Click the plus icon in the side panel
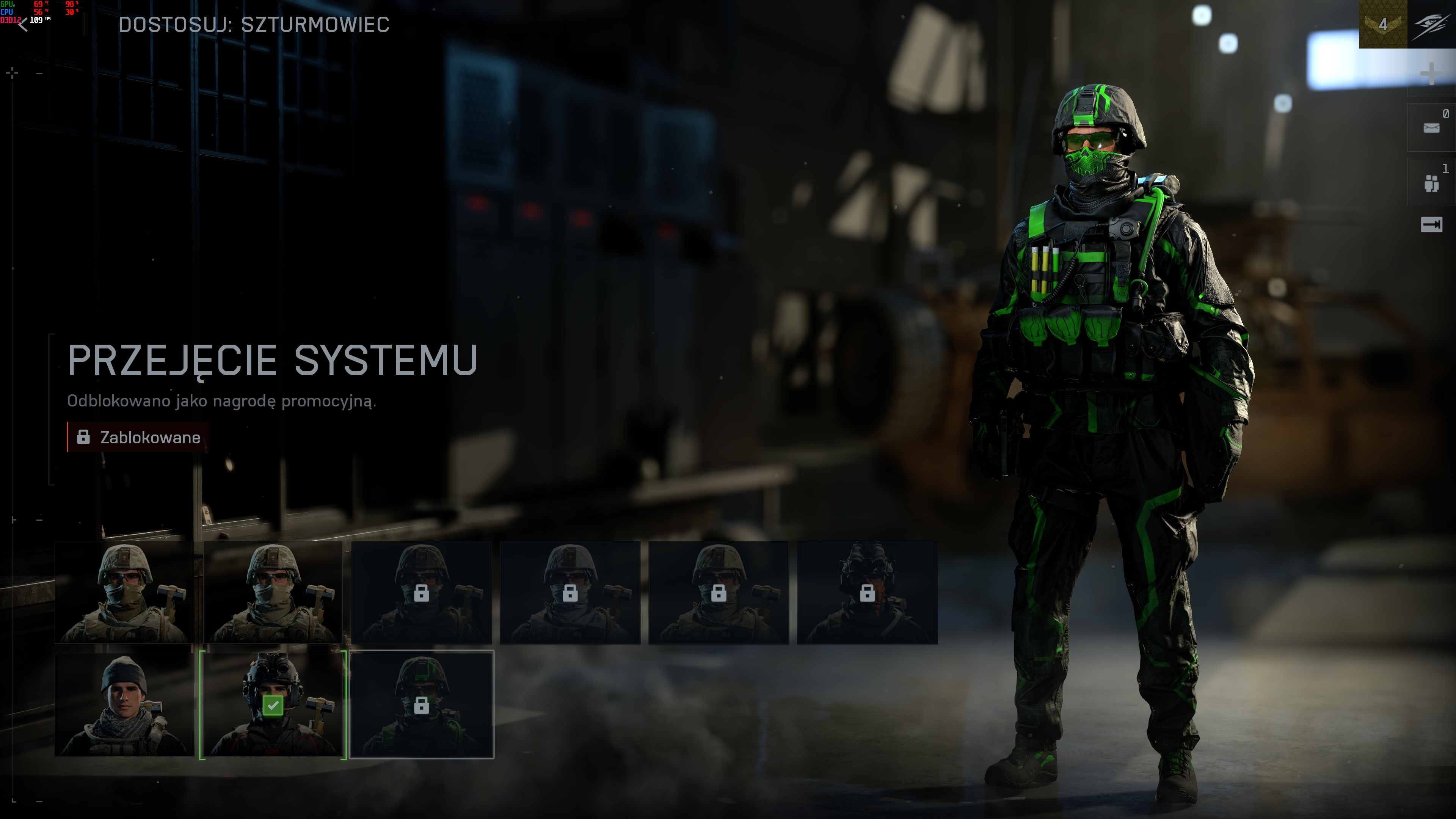Screen dimensions: 1456x819 coord(1431,74)
